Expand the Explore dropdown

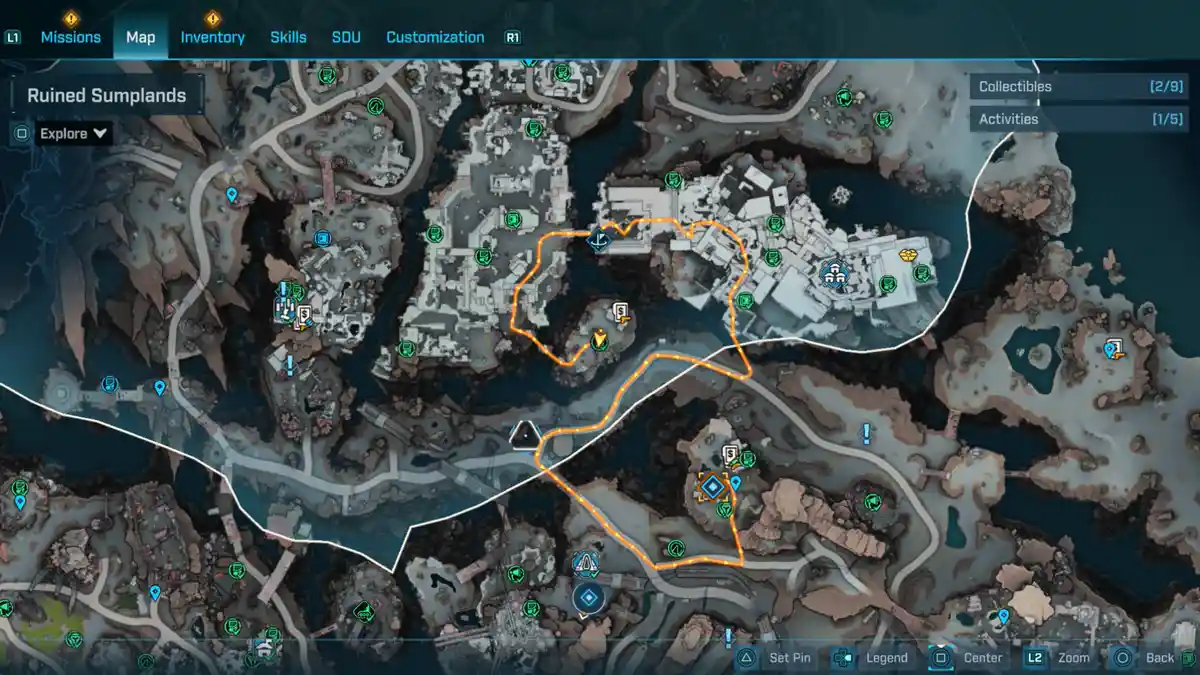point(73,133)
